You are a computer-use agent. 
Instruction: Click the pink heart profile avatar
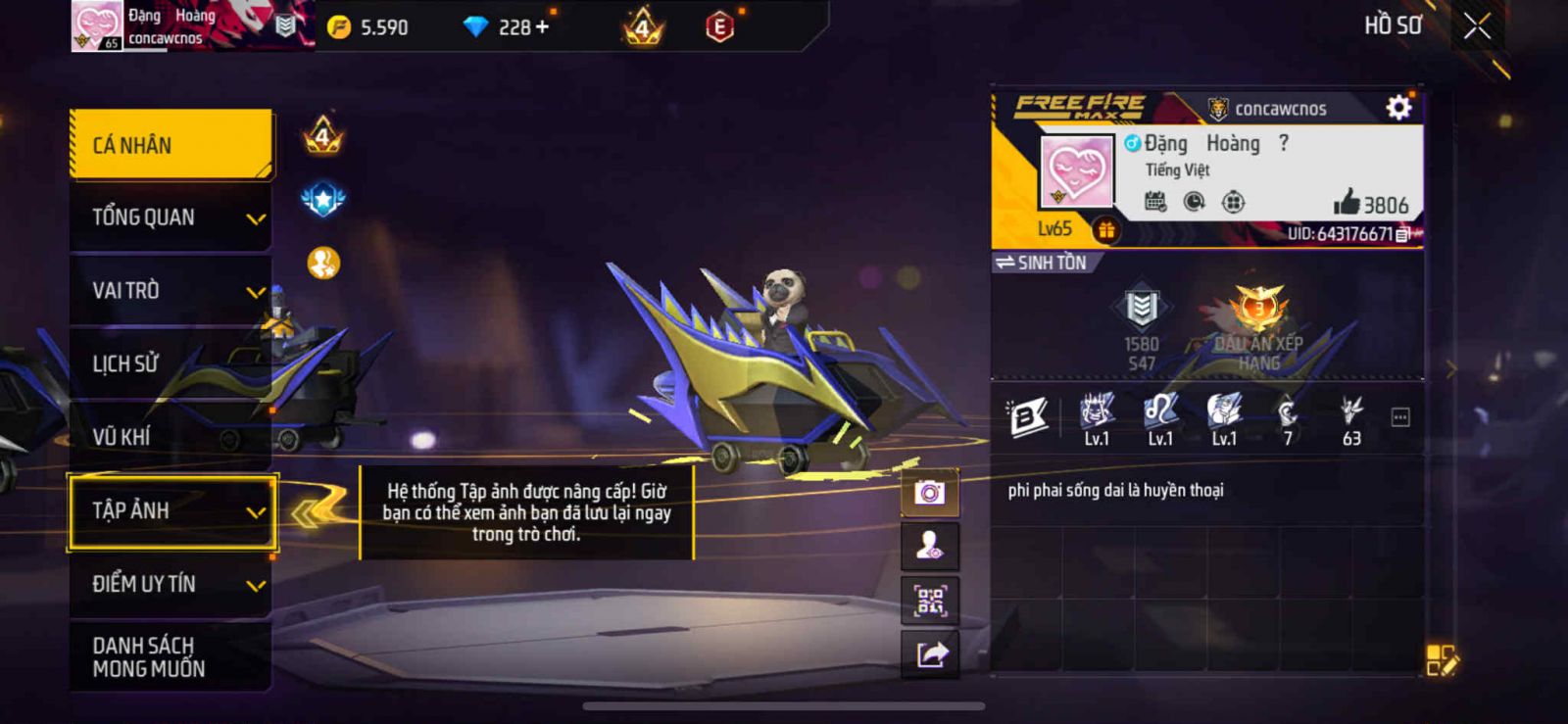[1076, 170]
